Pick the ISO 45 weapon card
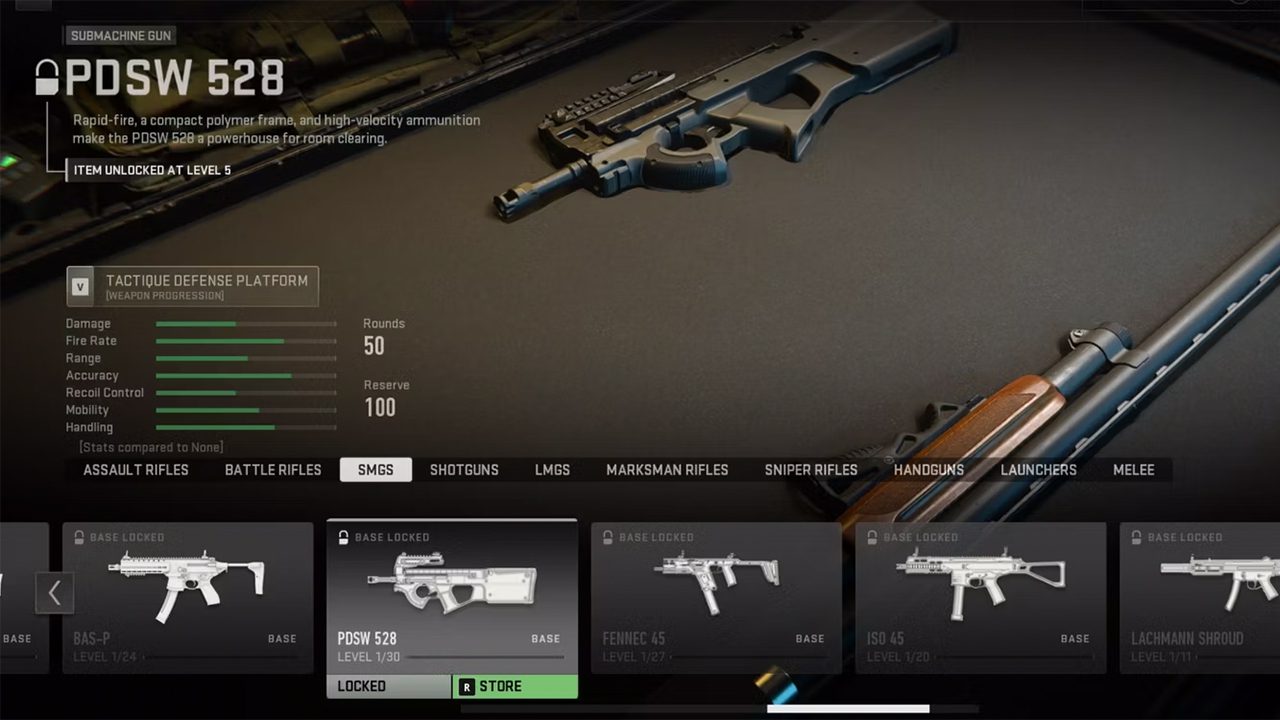Image resolution: width=1280 pixels, height=720 pixels. pyautogui.click(x=980, y=596)
